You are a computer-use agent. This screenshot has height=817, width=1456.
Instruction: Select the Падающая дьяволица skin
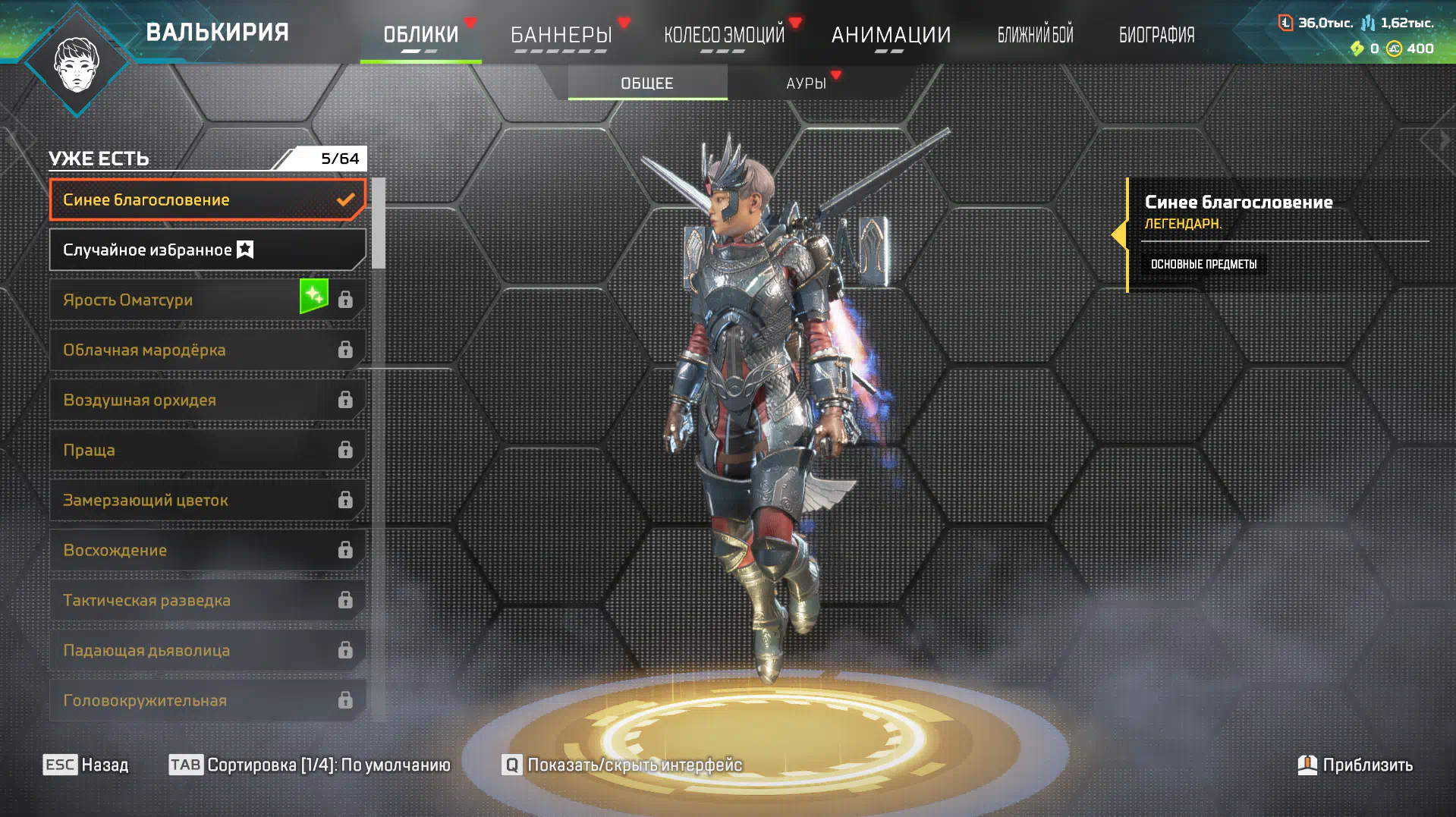[206, 650]
